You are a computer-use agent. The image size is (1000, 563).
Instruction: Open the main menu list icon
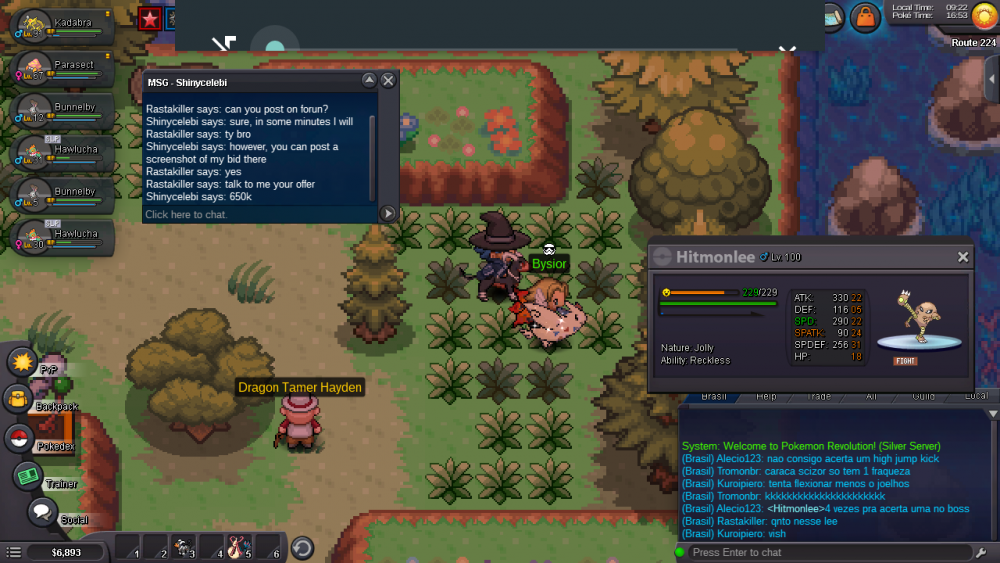pyautogui.click(x=13, y=552)
